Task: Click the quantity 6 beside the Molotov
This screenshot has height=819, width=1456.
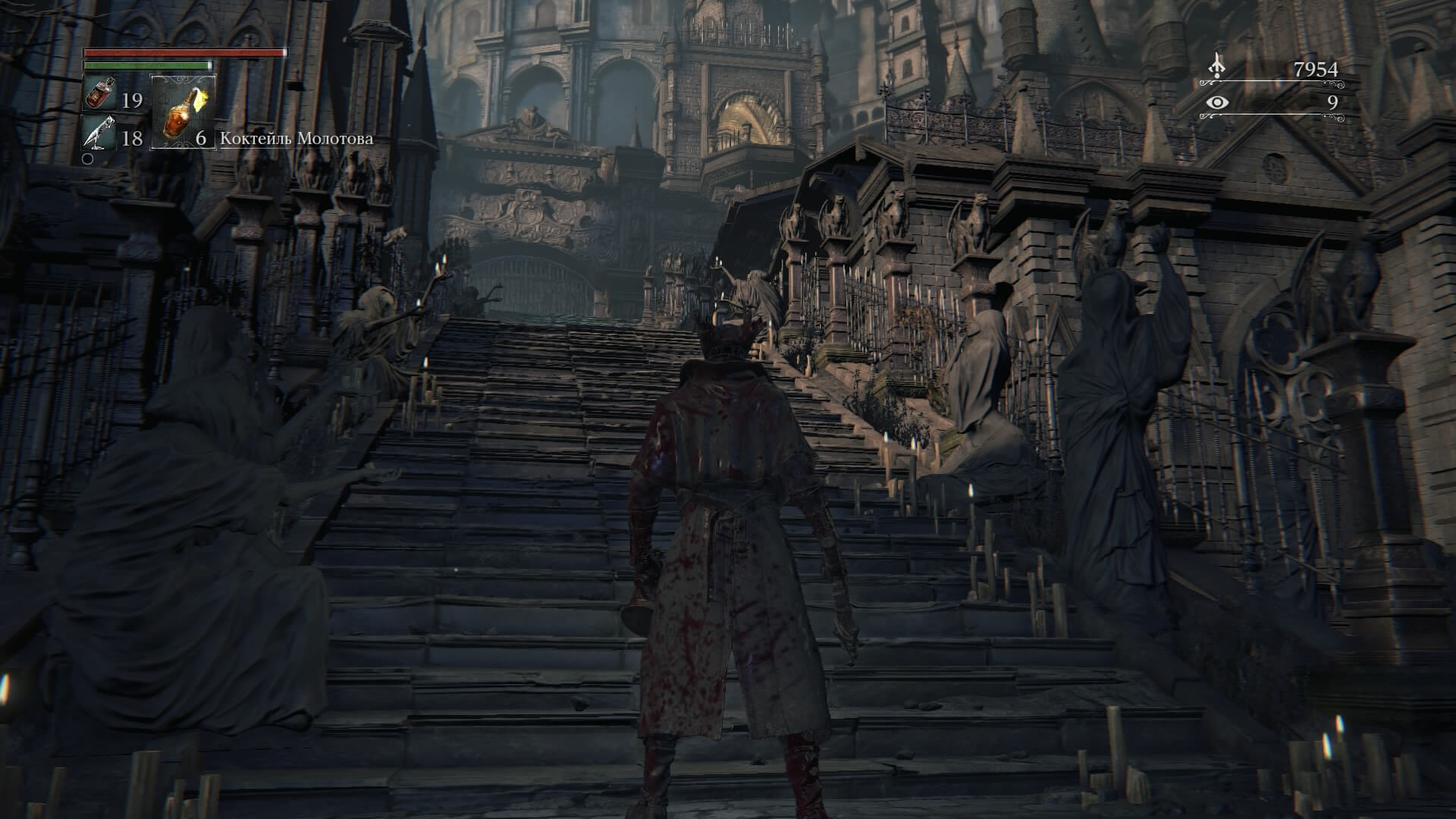Action: [x=201, y=139]
